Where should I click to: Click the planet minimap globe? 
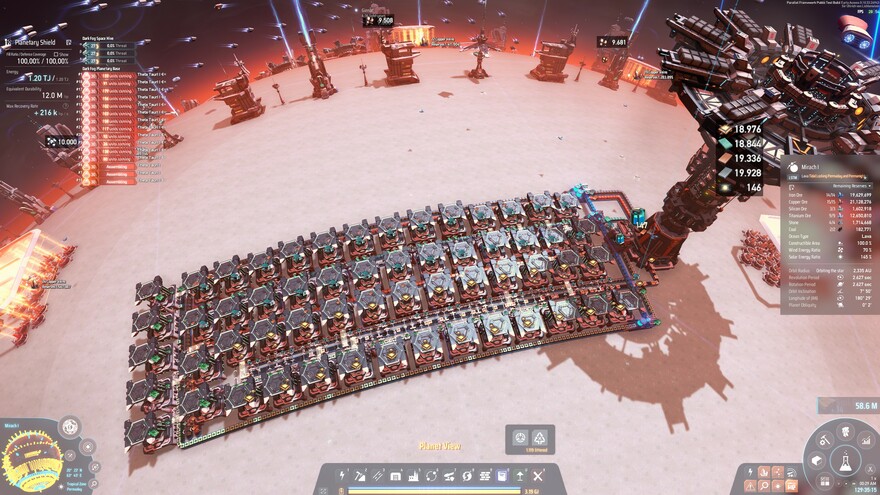click(33, 461)
